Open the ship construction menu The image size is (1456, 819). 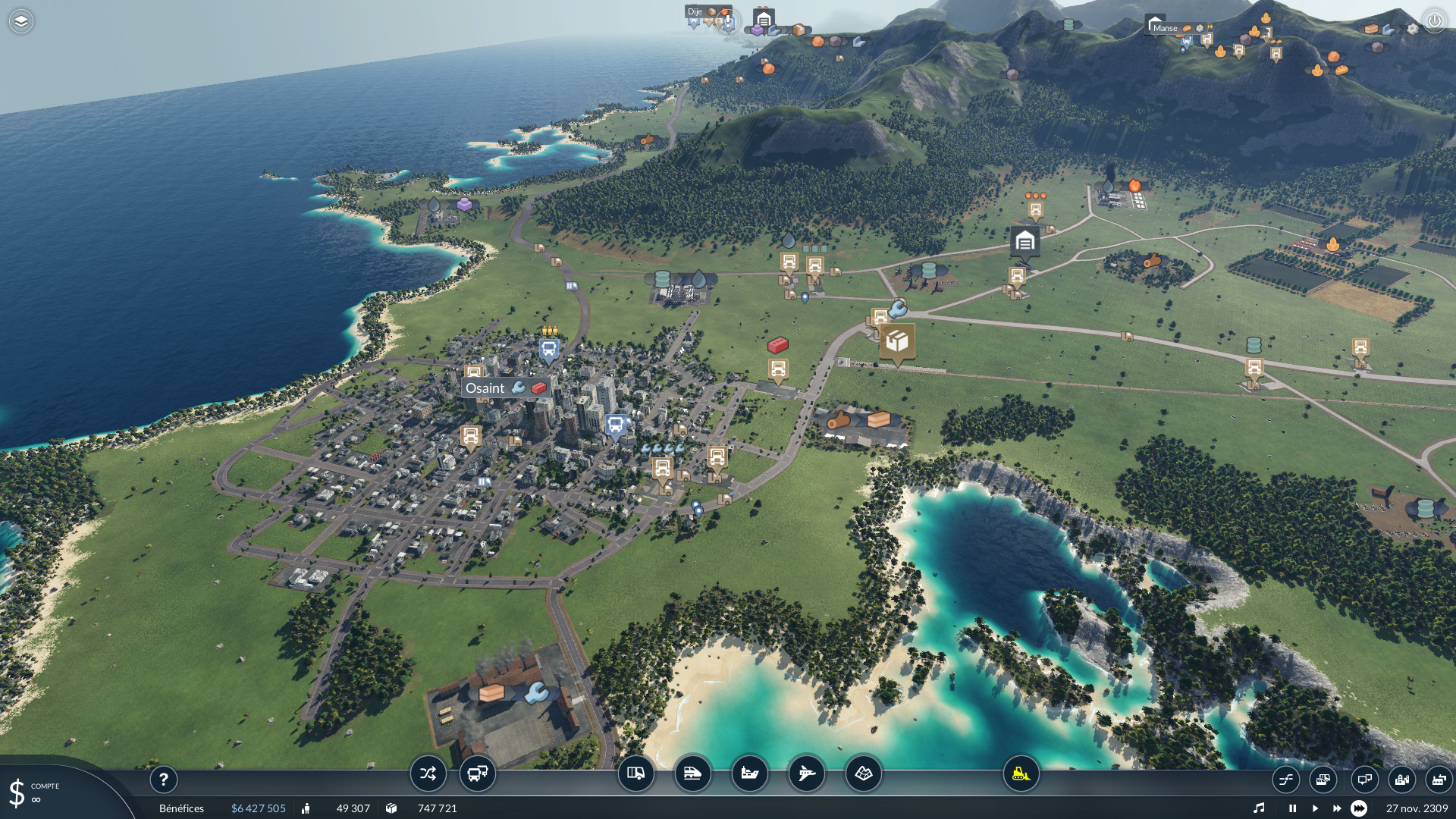click(749, 773)
